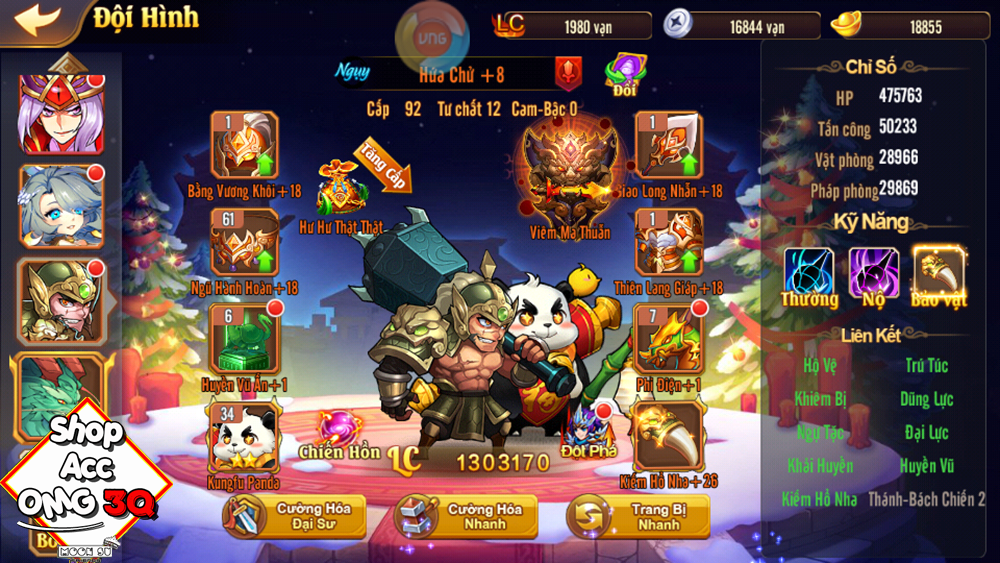Open the Chiến Hồn orb
The height and width of the screenshot is (563, 1000).
click(338, 430)
